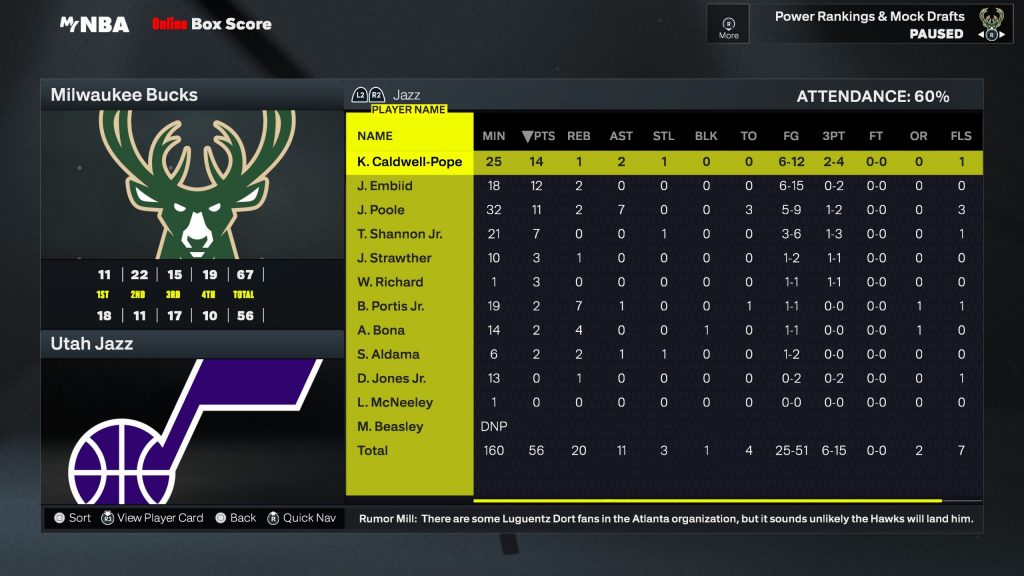Click the MIN column header
The width and height of the screenshot is (1024, 576).
click(x=494, y=136)
